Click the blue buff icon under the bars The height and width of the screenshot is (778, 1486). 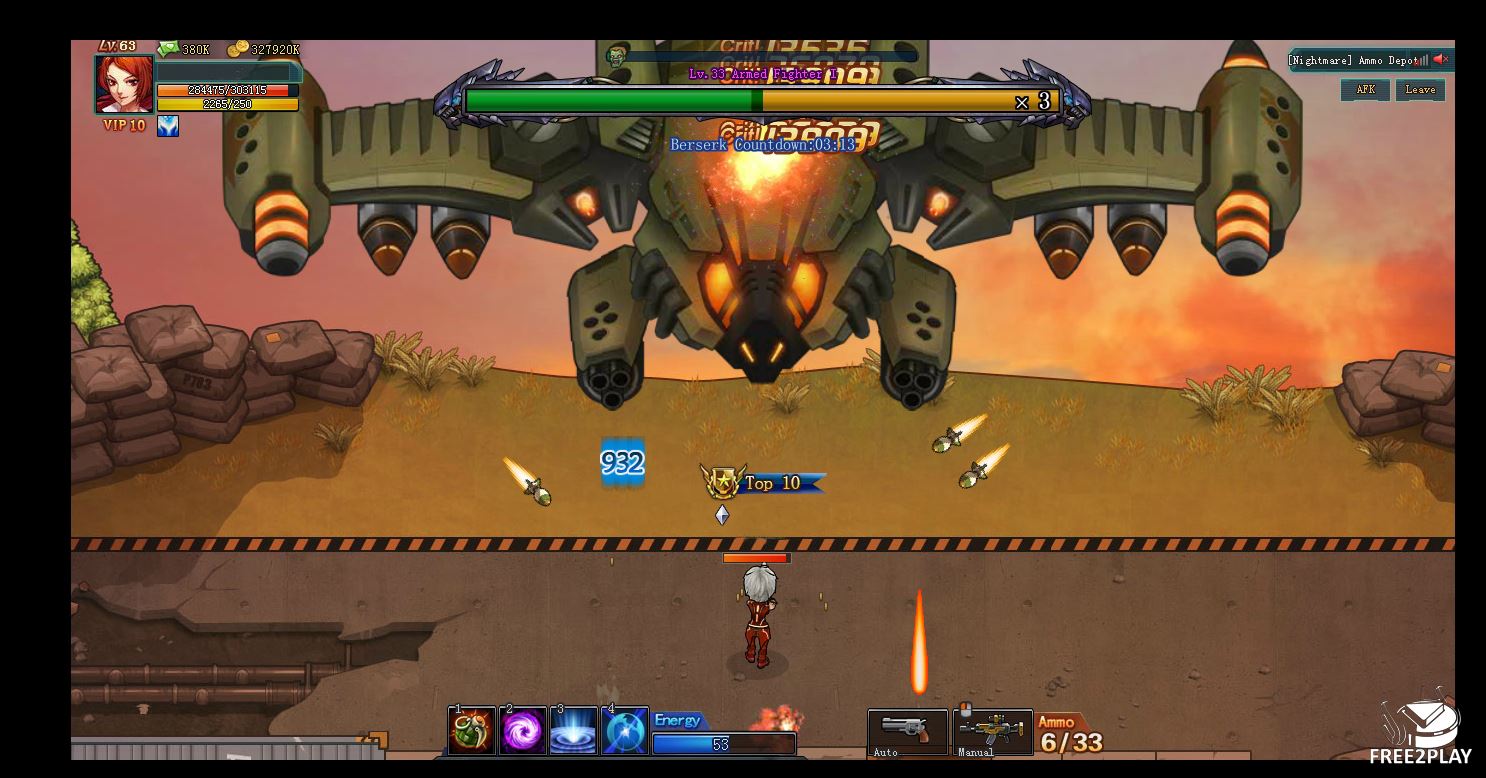[168, 126]
